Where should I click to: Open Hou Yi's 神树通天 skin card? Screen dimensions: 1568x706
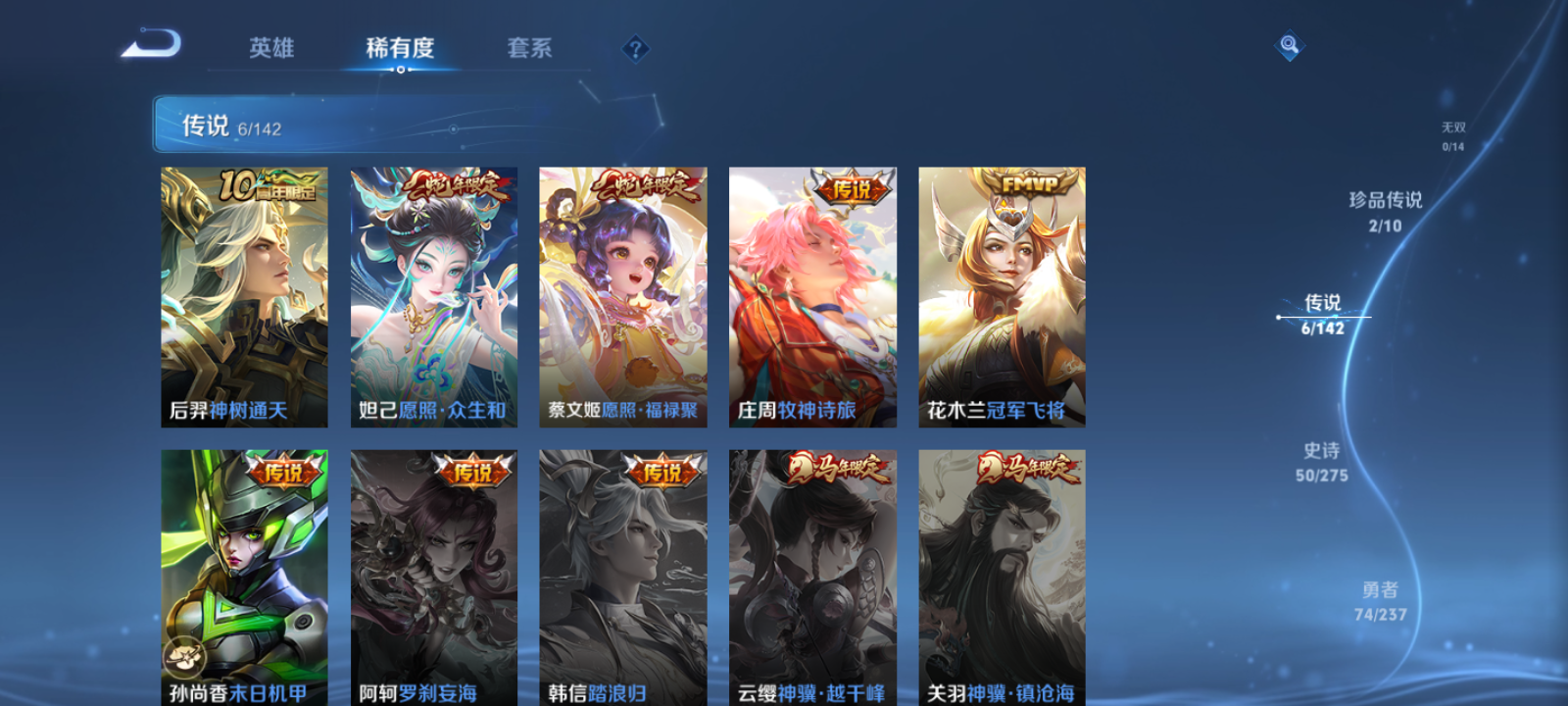pyautogui.click(x=245, y=294)
